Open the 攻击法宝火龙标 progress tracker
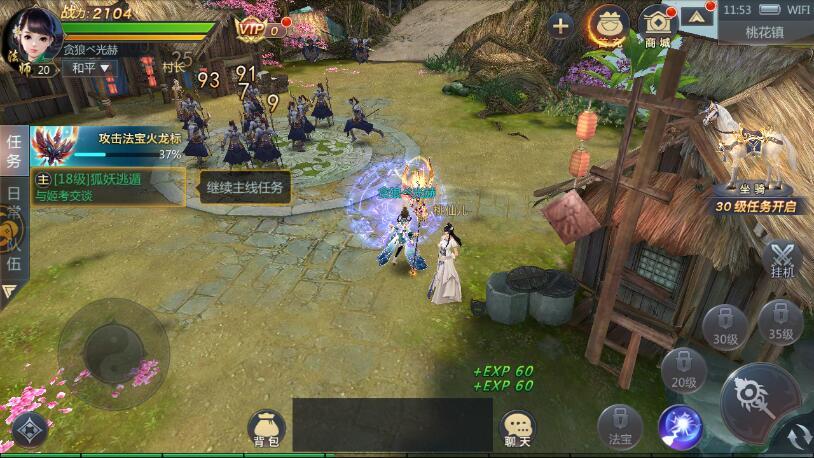Viewport: 814px width, 458px height. tap(107, 145)
